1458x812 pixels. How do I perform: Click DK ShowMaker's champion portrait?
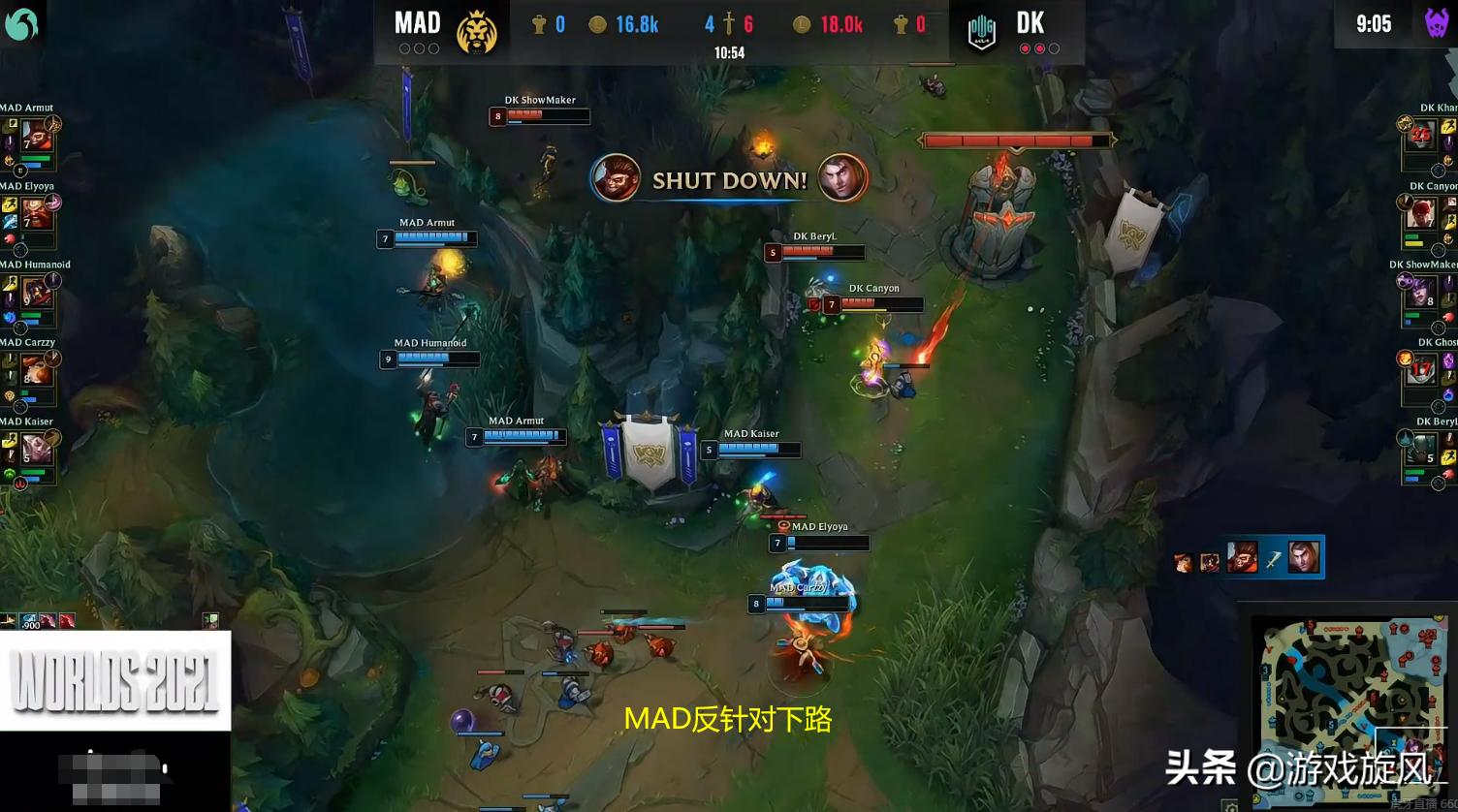(1421, 292)
